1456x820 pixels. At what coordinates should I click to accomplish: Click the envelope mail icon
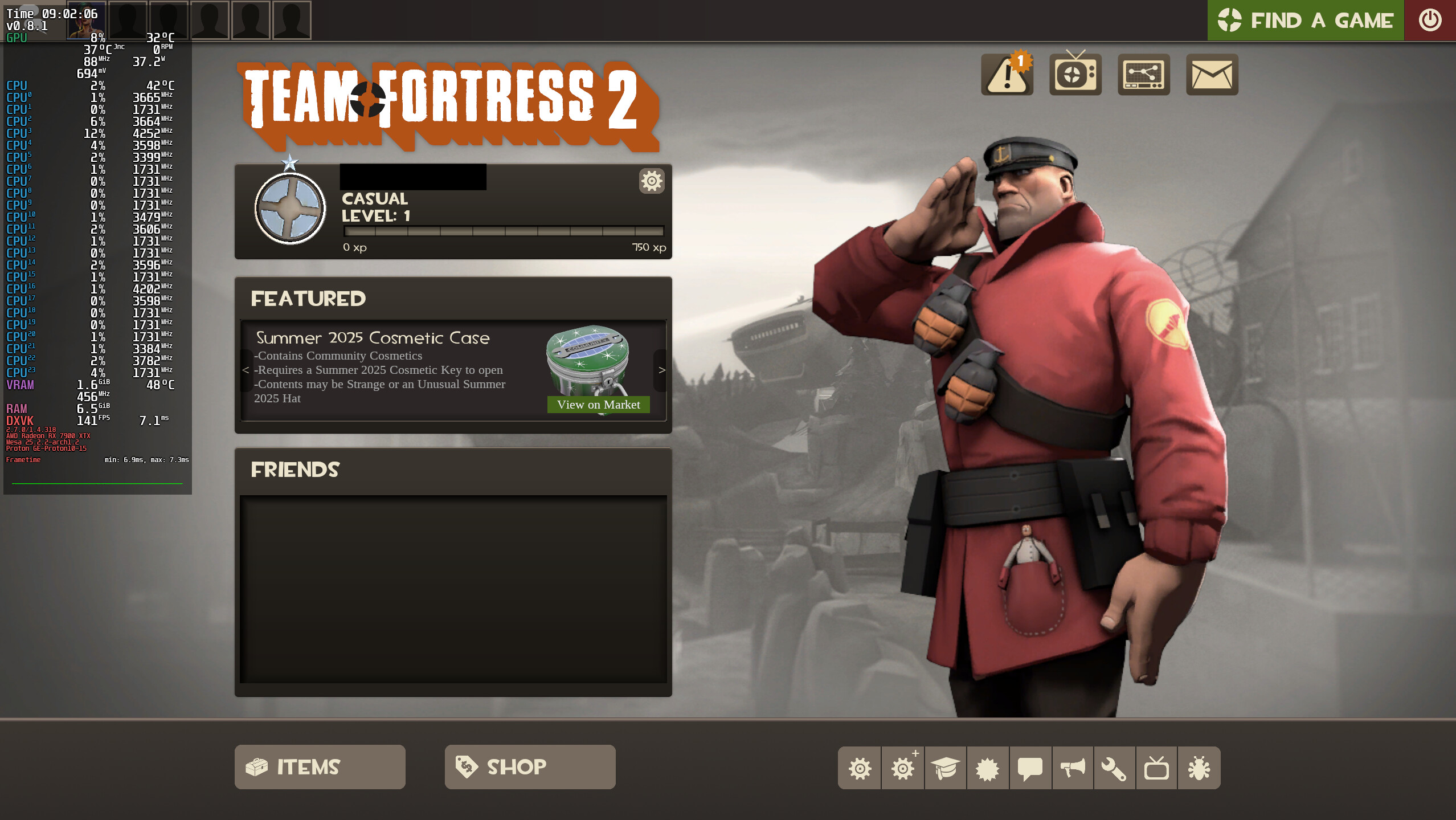point(1212,75)
